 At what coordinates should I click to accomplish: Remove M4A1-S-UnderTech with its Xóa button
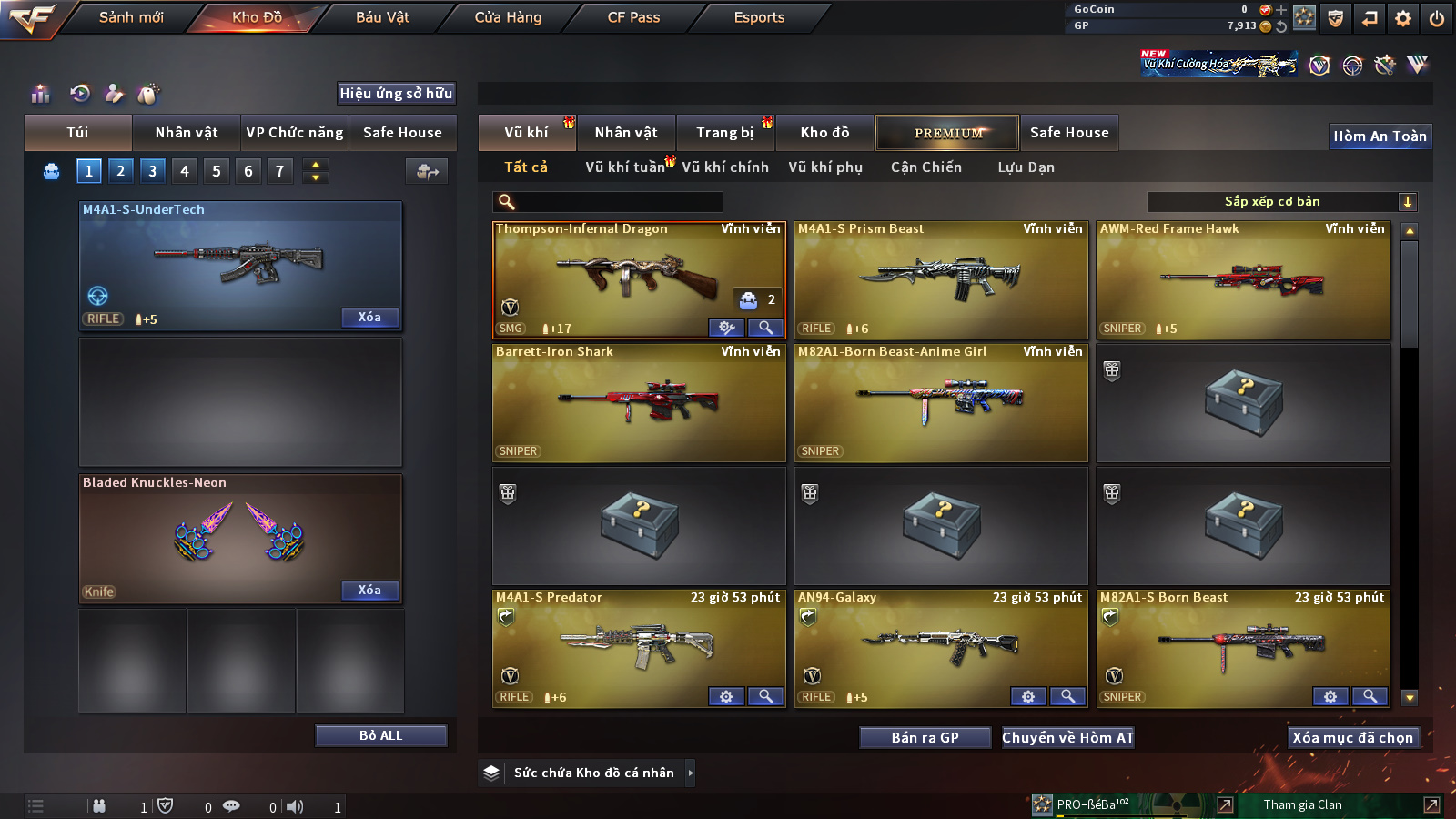[x=369, y=318]
